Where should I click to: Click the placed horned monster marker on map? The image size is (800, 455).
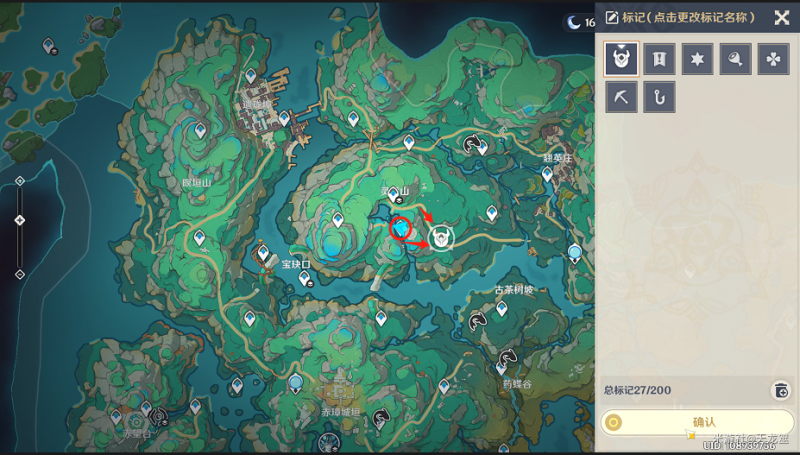coord(440,237)
